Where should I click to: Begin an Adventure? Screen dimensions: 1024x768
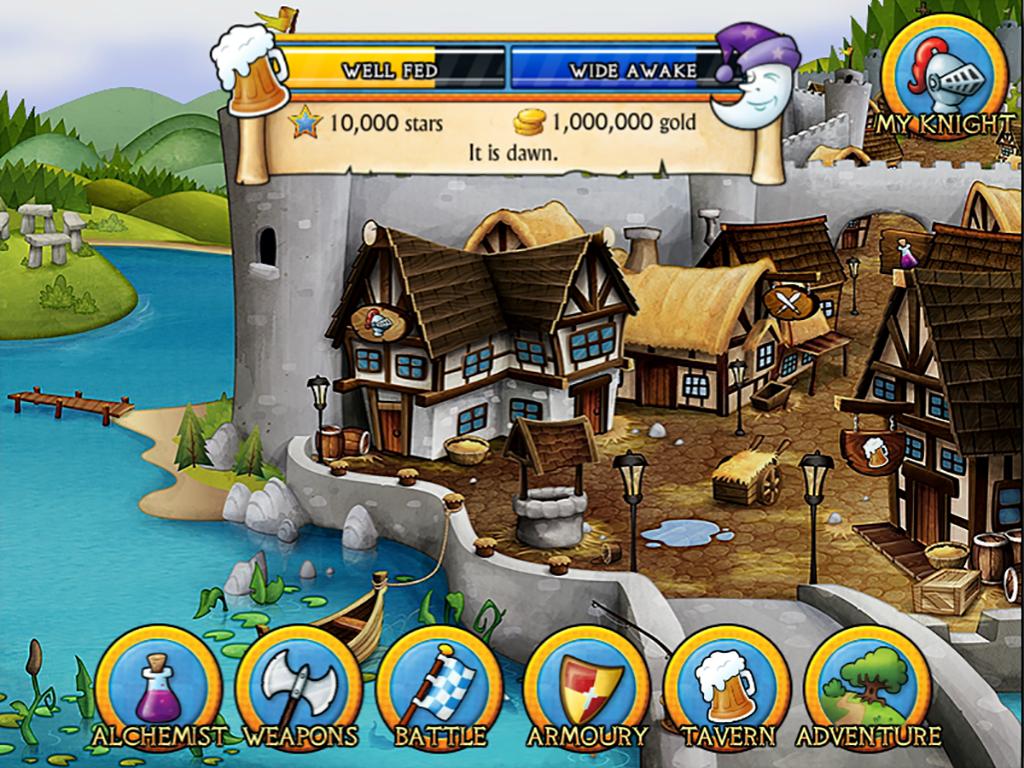[867, 687]
